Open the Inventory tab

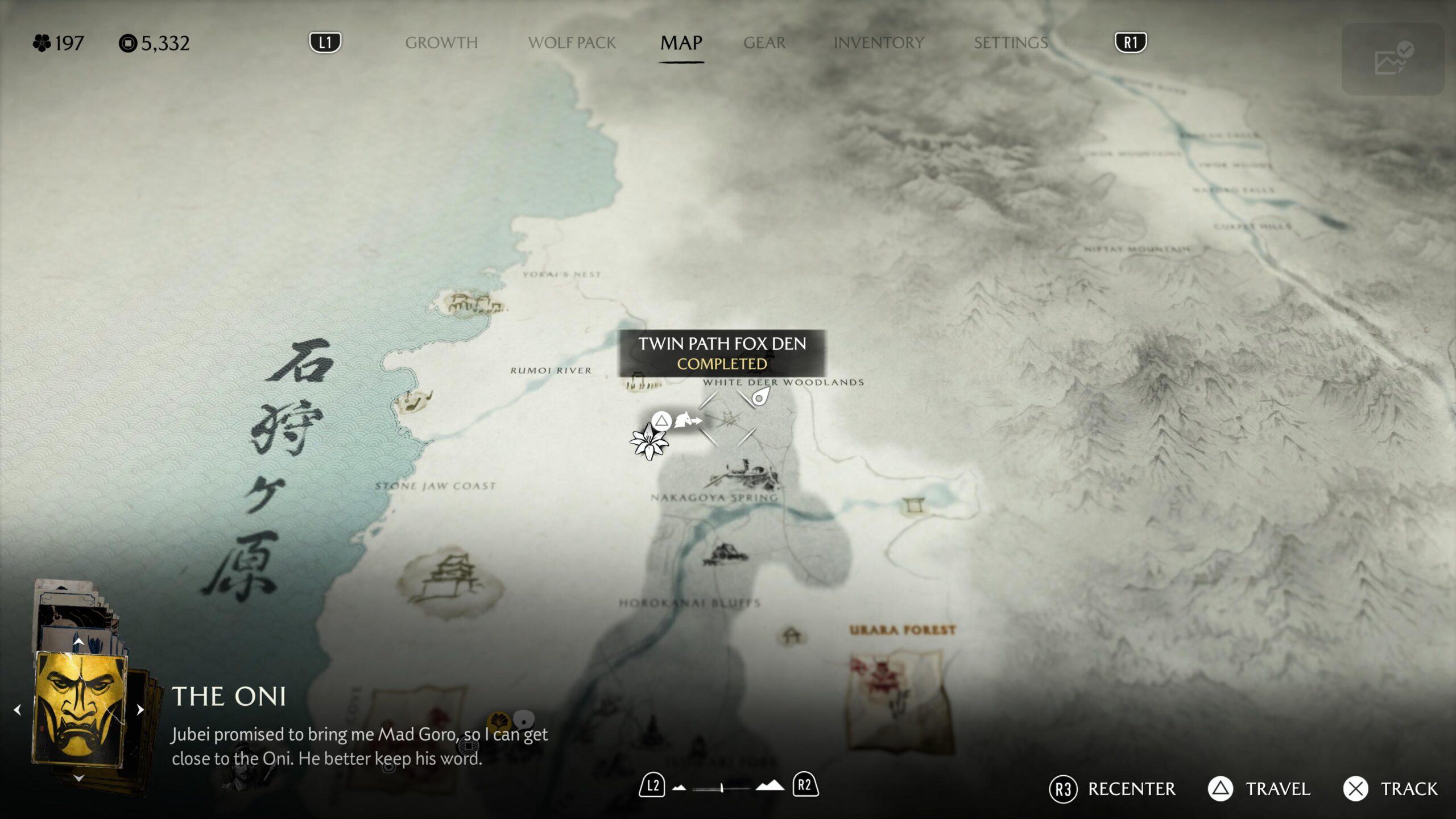pyautogui.click(x=879, y=43)
